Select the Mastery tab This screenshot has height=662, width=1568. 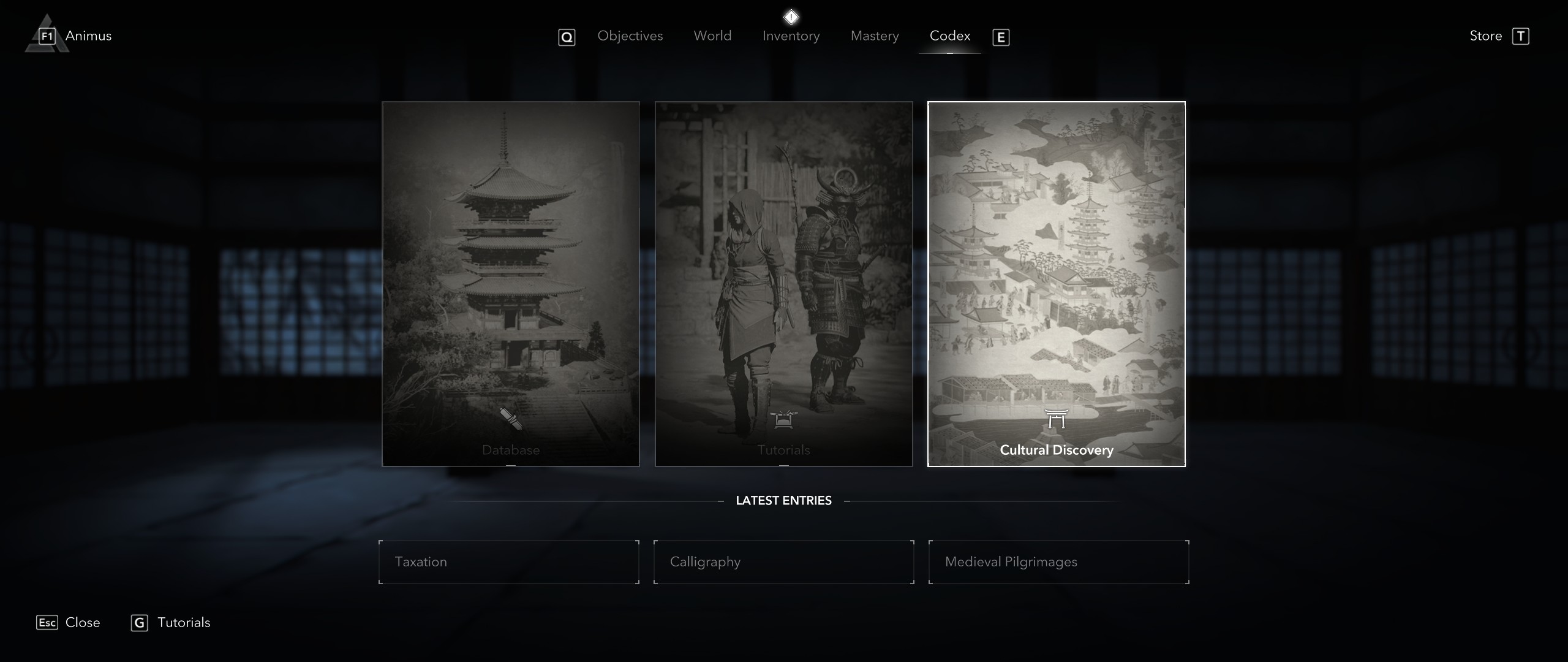click(x=874, y=36)
